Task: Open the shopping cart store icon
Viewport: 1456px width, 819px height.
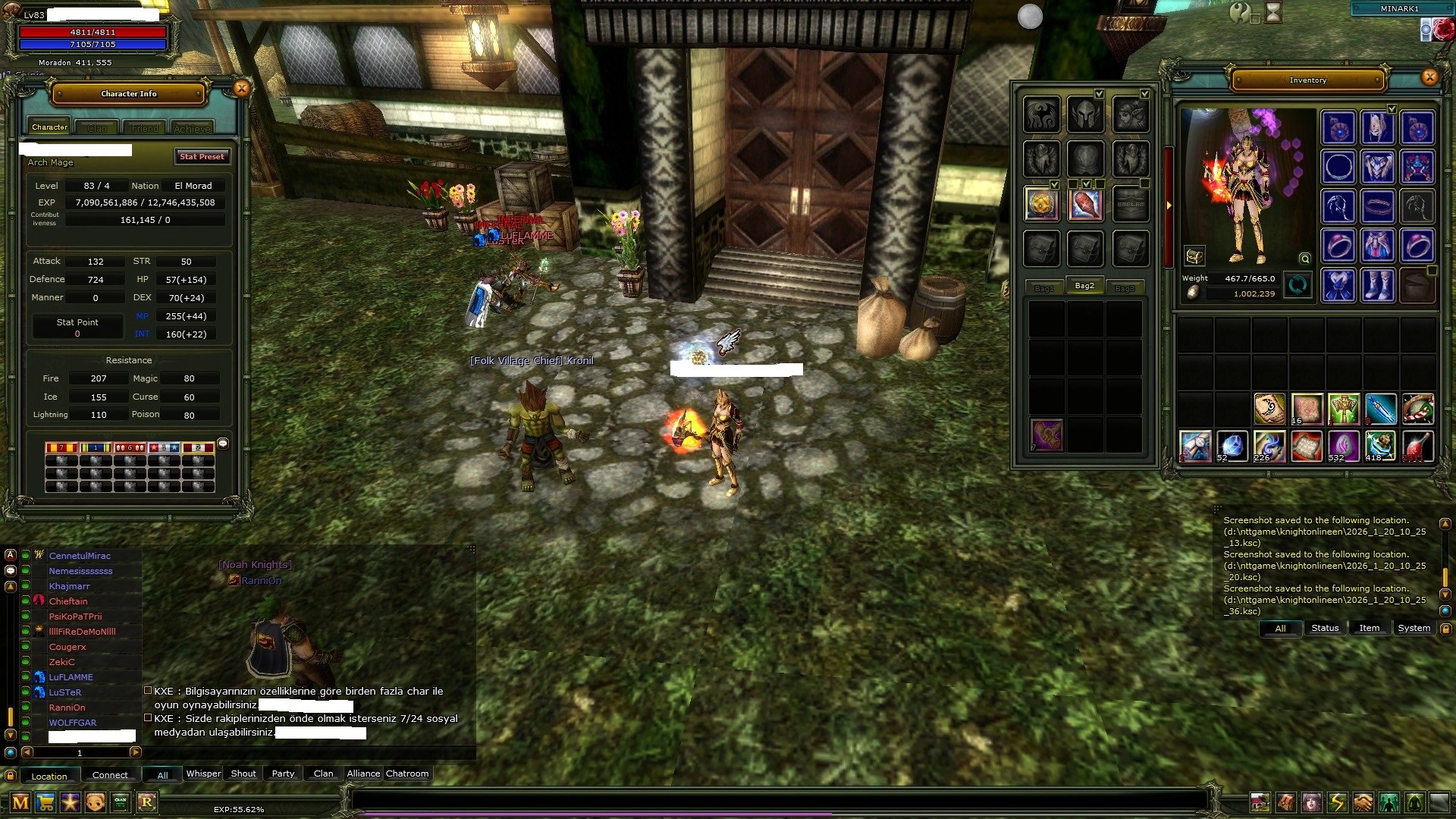Action: pos(45,802)
